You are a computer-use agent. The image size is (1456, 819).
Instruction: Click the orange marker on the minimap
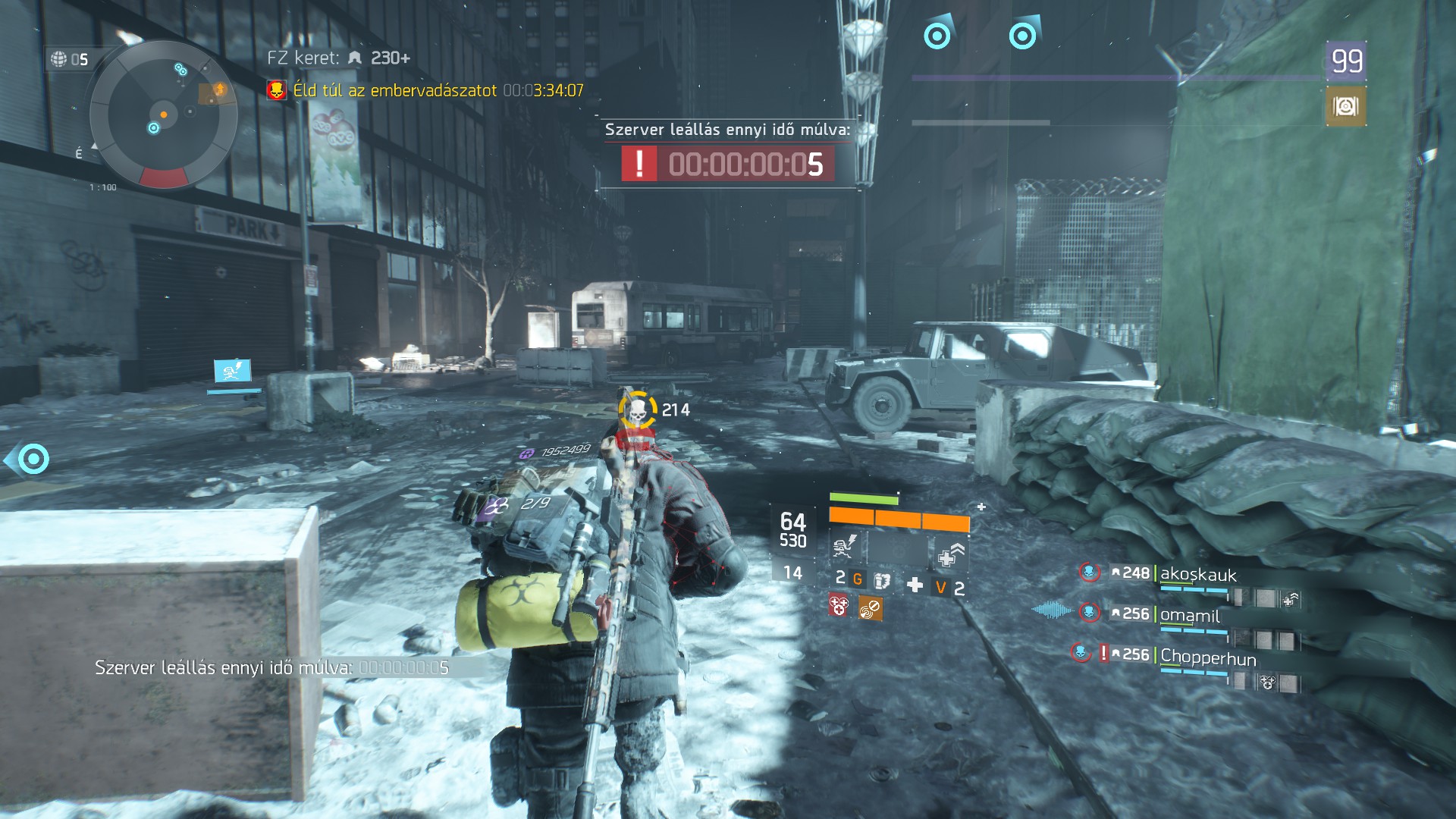pos(164,115)
